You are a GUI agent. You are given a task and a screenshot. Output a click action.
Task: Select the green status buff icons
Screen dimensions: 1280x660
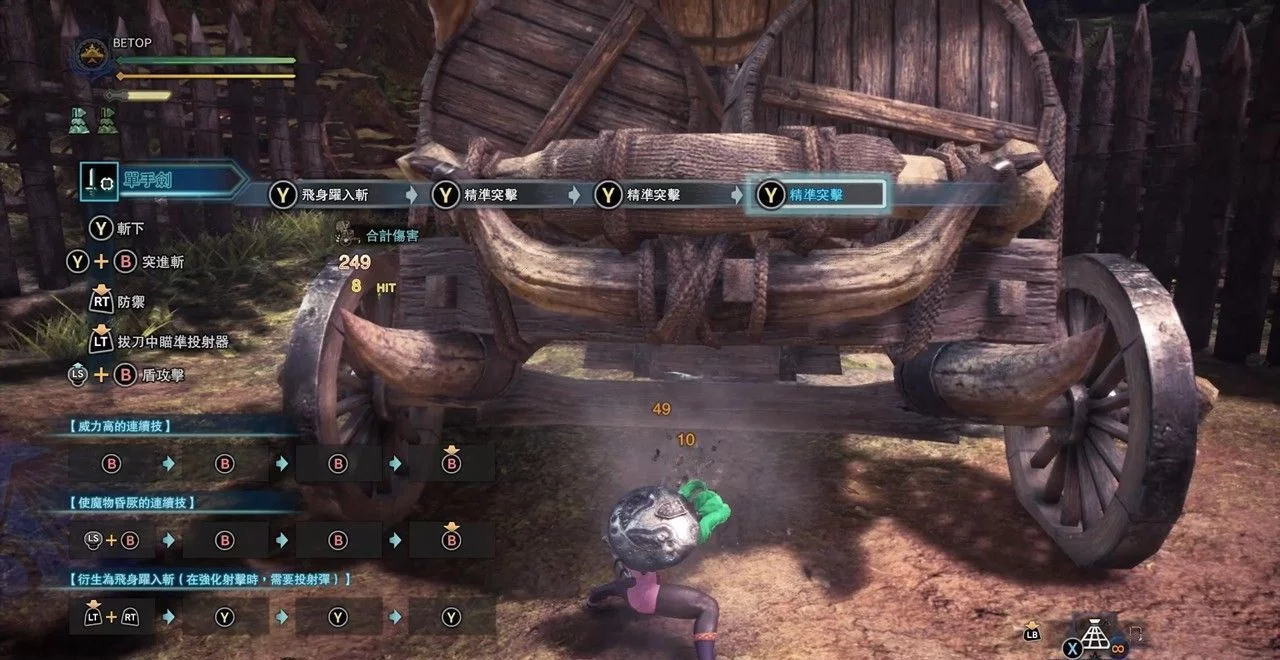[x=92, y=121]
